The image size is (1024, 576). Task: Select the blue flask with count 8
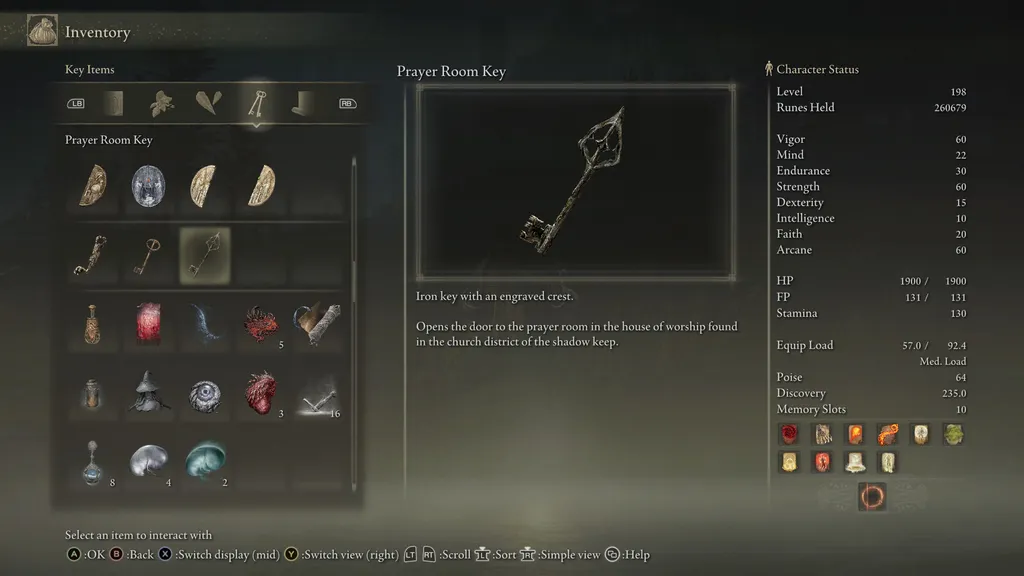point(92,462)
